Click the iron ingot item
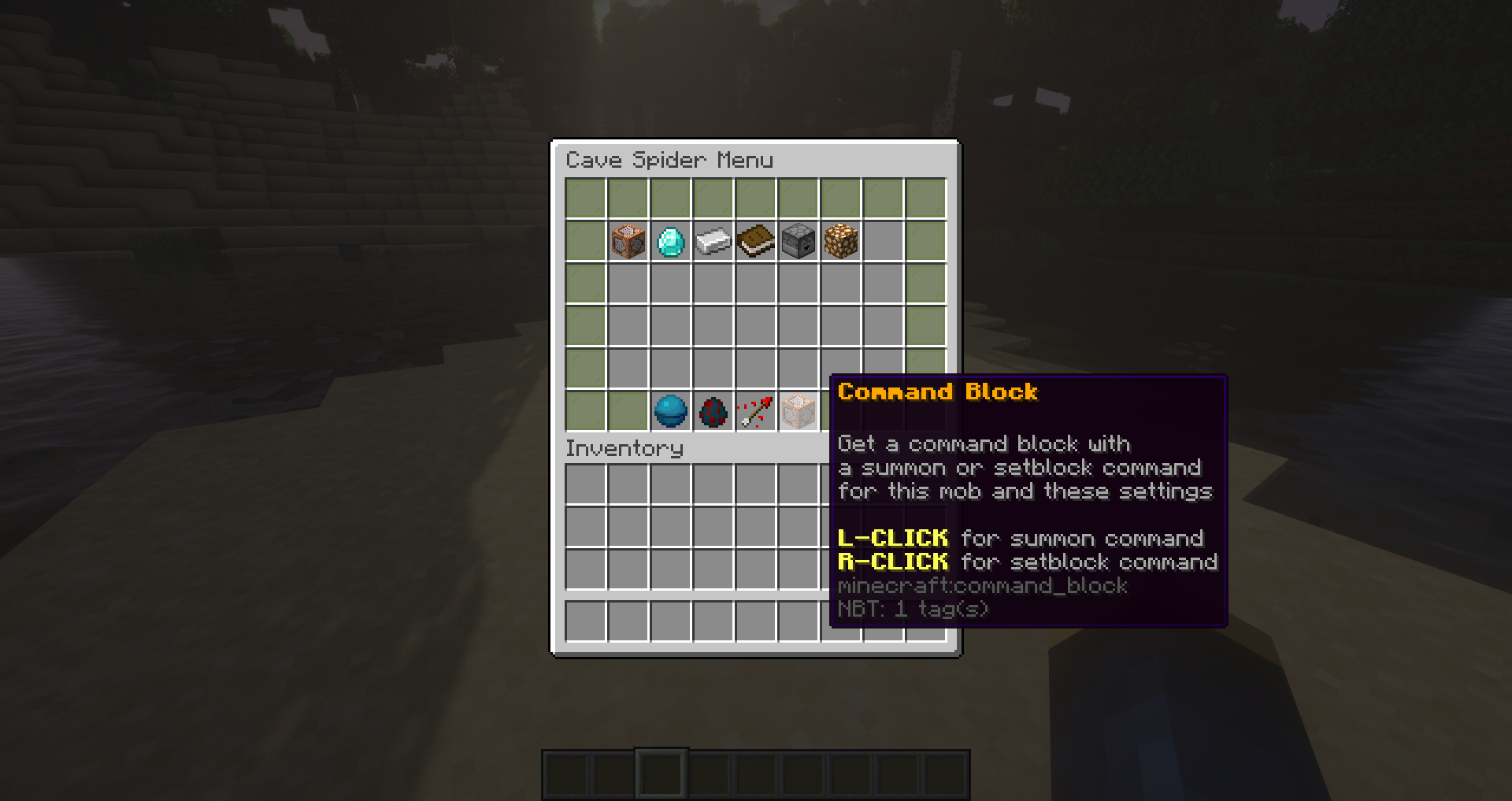Viewport: 1512px width, 801px height. (x=713, y=242)
